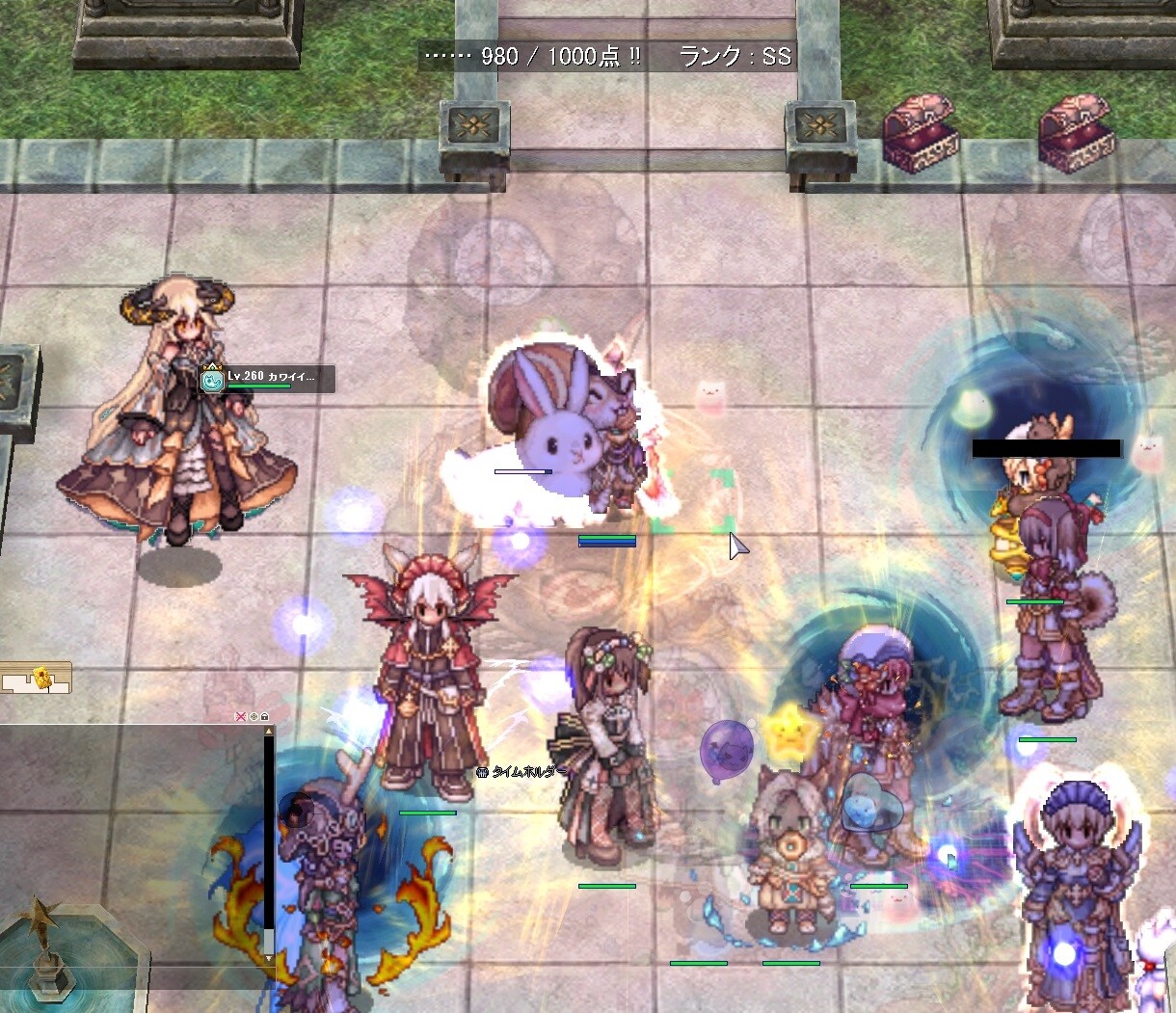
Task: Click the pink X chat window icon
Action: pos(242,716)
